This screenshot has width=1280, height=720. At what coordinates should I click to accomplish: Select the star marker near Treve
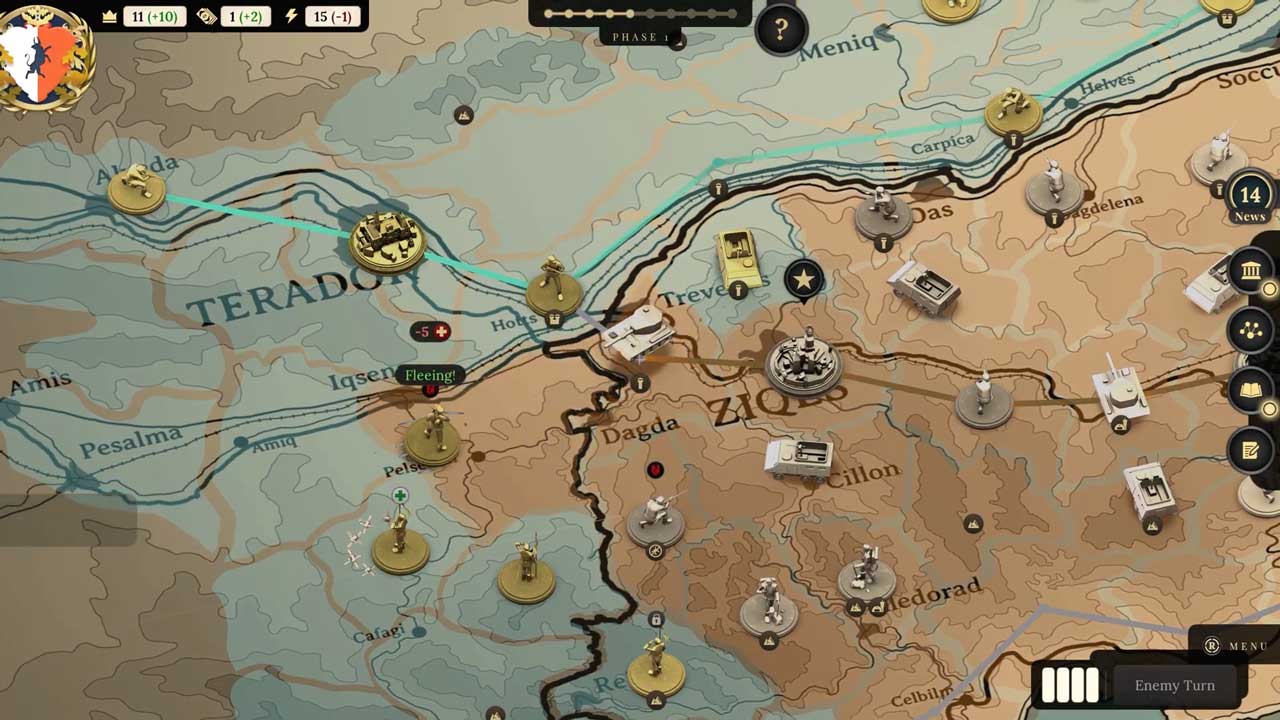(x=804, y=280)
